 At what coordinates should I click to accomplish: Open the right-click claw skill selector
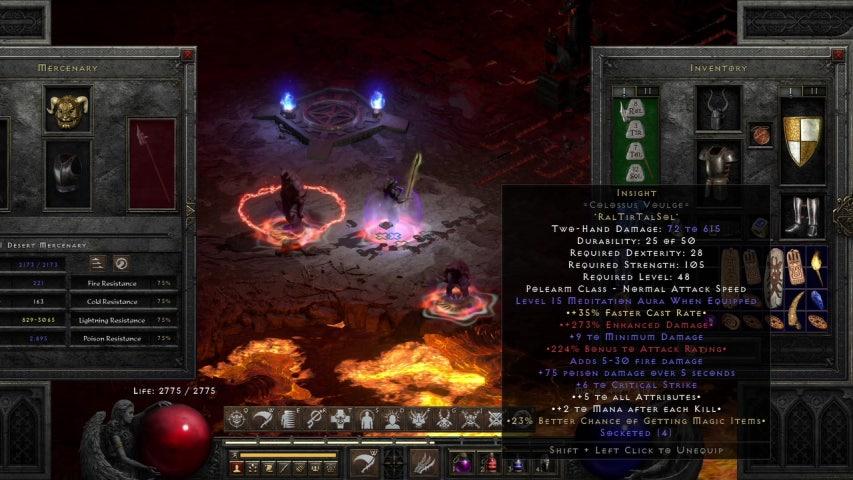(424, 463)
